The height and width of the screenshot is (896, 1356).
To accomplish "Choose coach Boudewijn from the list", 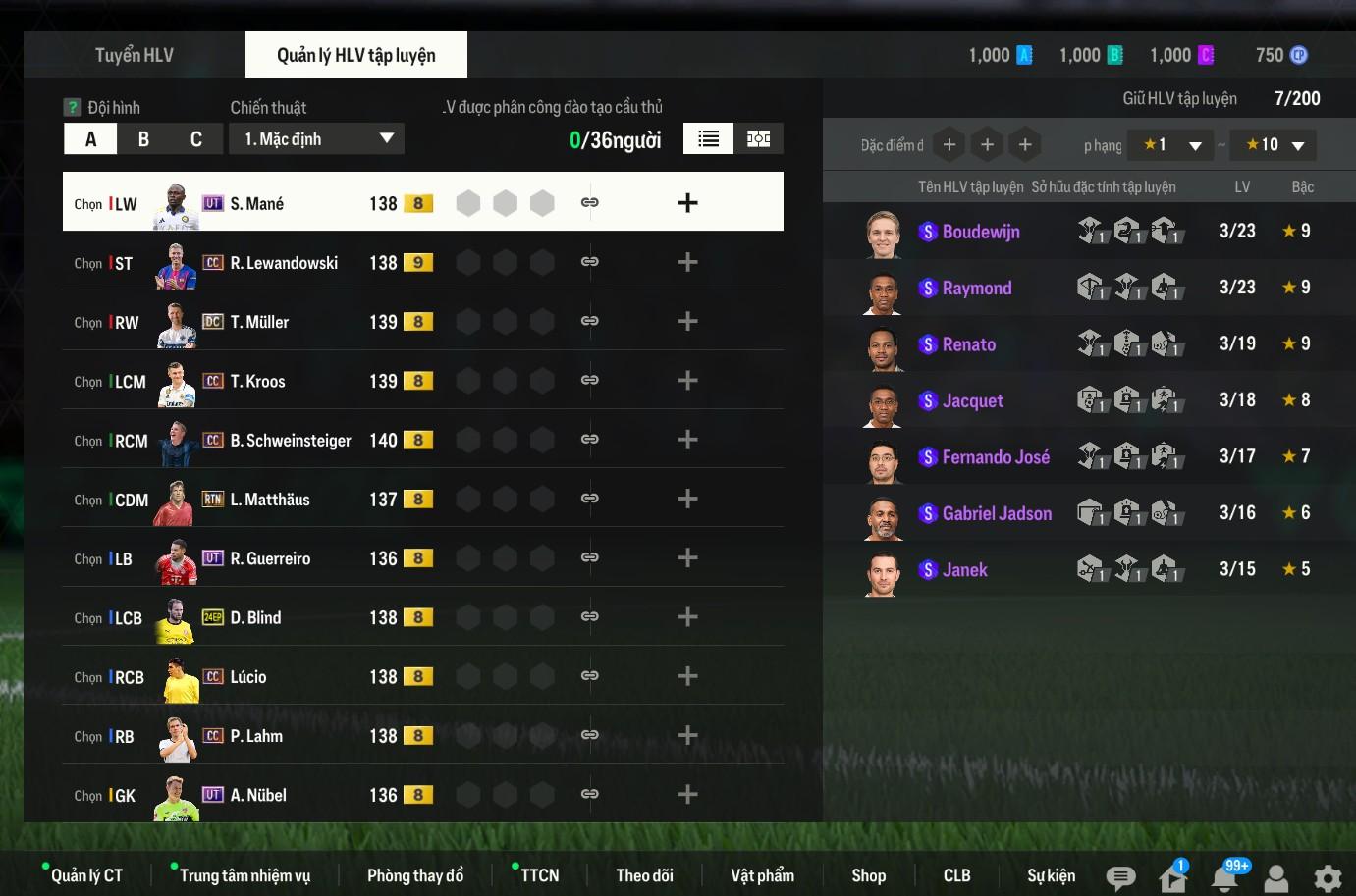I will tap(980, 232).
